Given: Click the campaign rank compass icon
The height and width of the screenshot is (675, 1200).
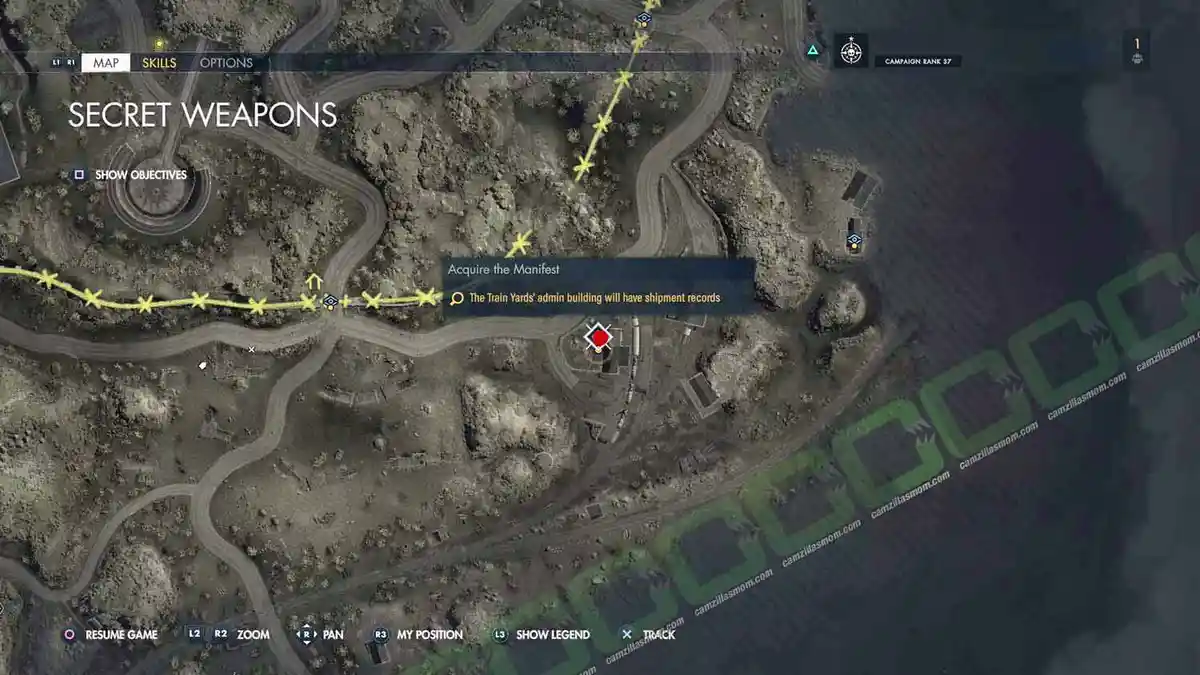Looking at the screenshot, I should 851,50.
